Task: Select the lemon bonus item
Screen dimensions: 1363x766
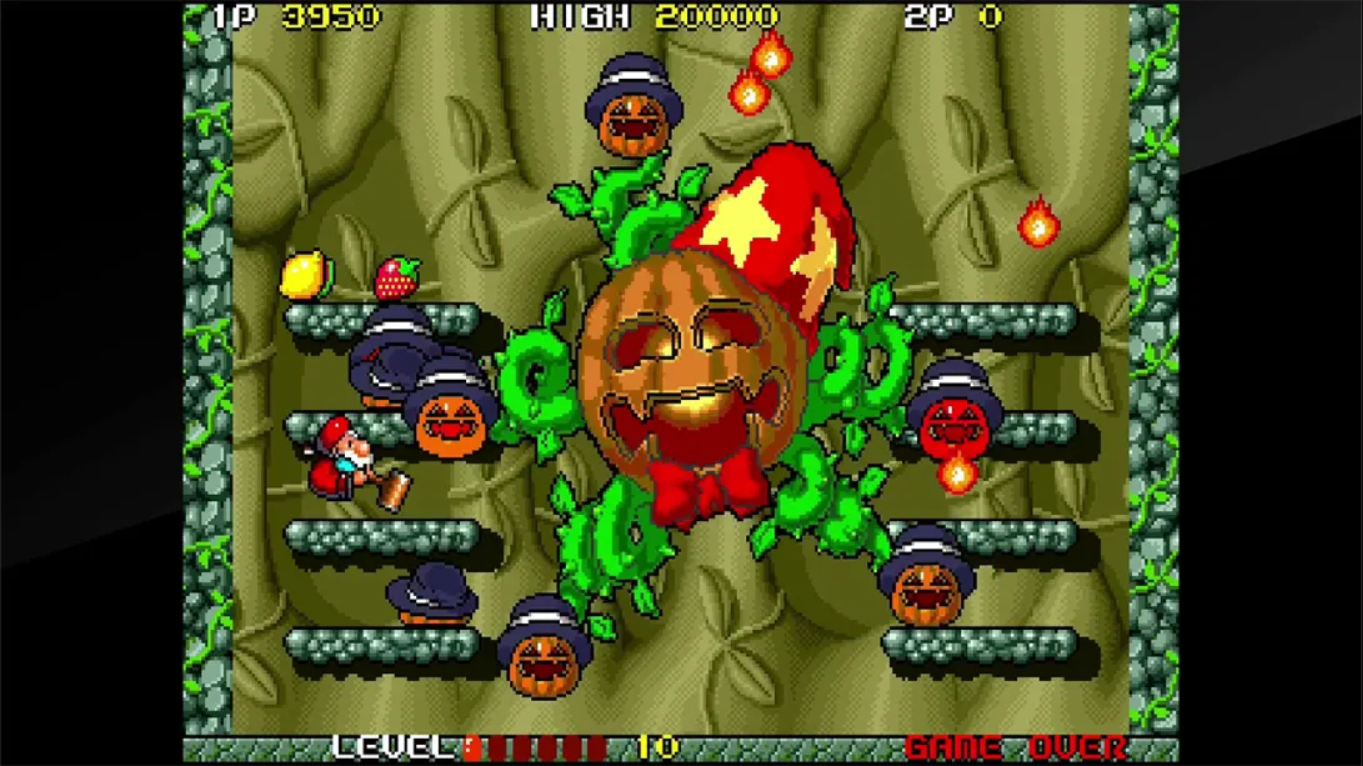Action: tap(307, 275)
